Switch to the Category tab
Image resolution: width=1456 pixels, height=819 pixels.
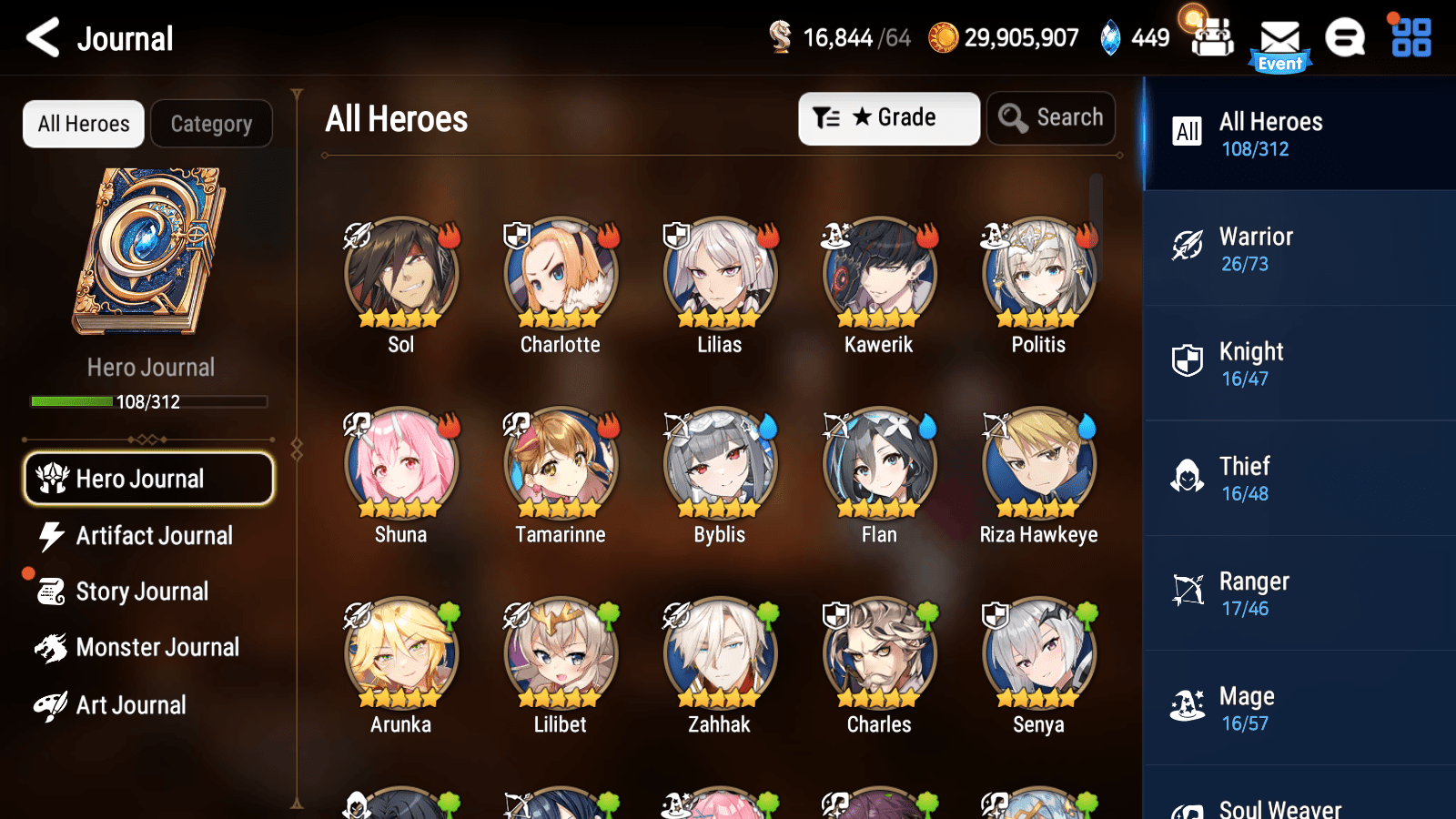(x=211, y=124)
